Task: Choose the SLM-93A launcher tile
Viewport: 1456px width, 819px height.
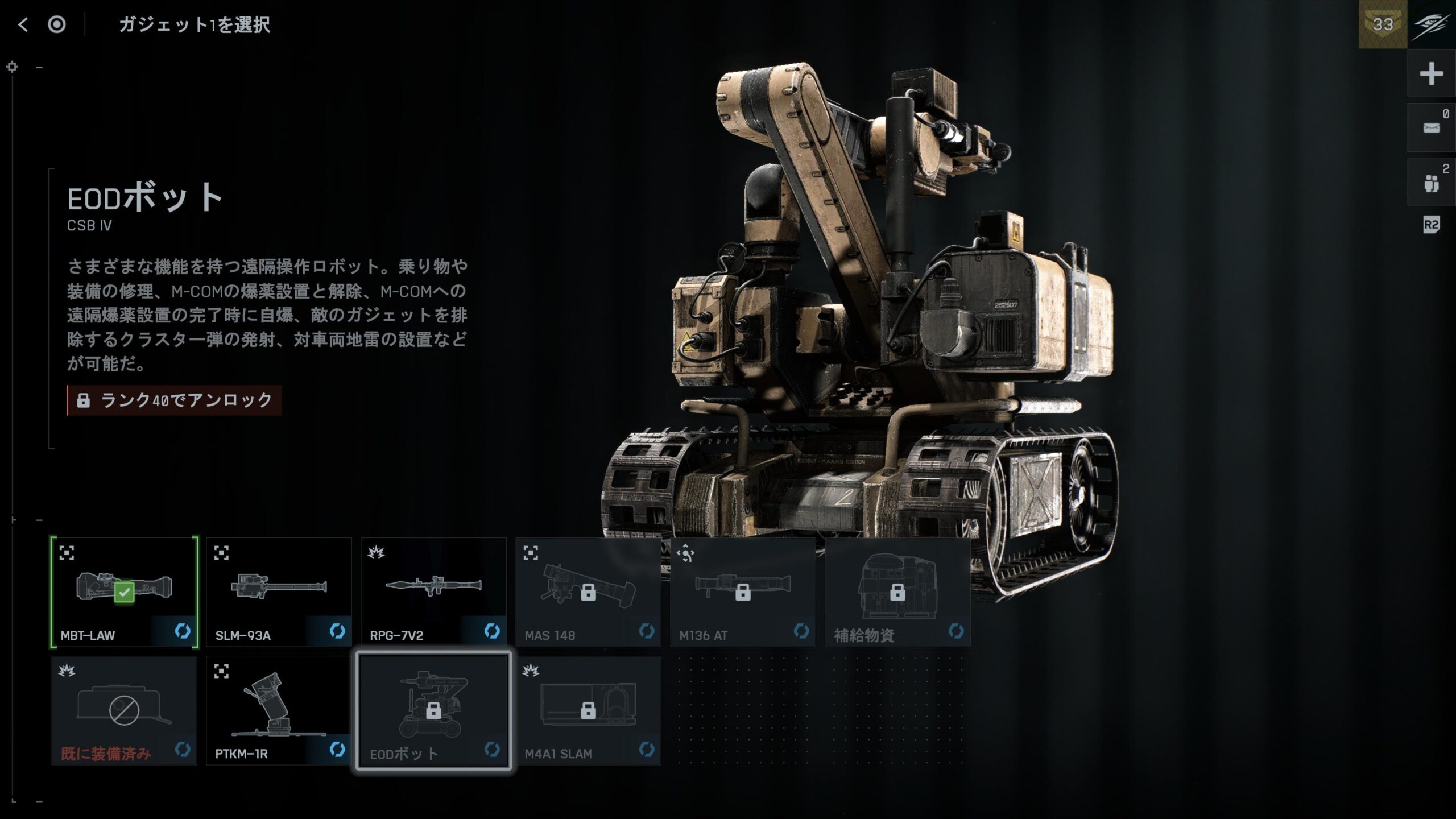Action: 279,591
